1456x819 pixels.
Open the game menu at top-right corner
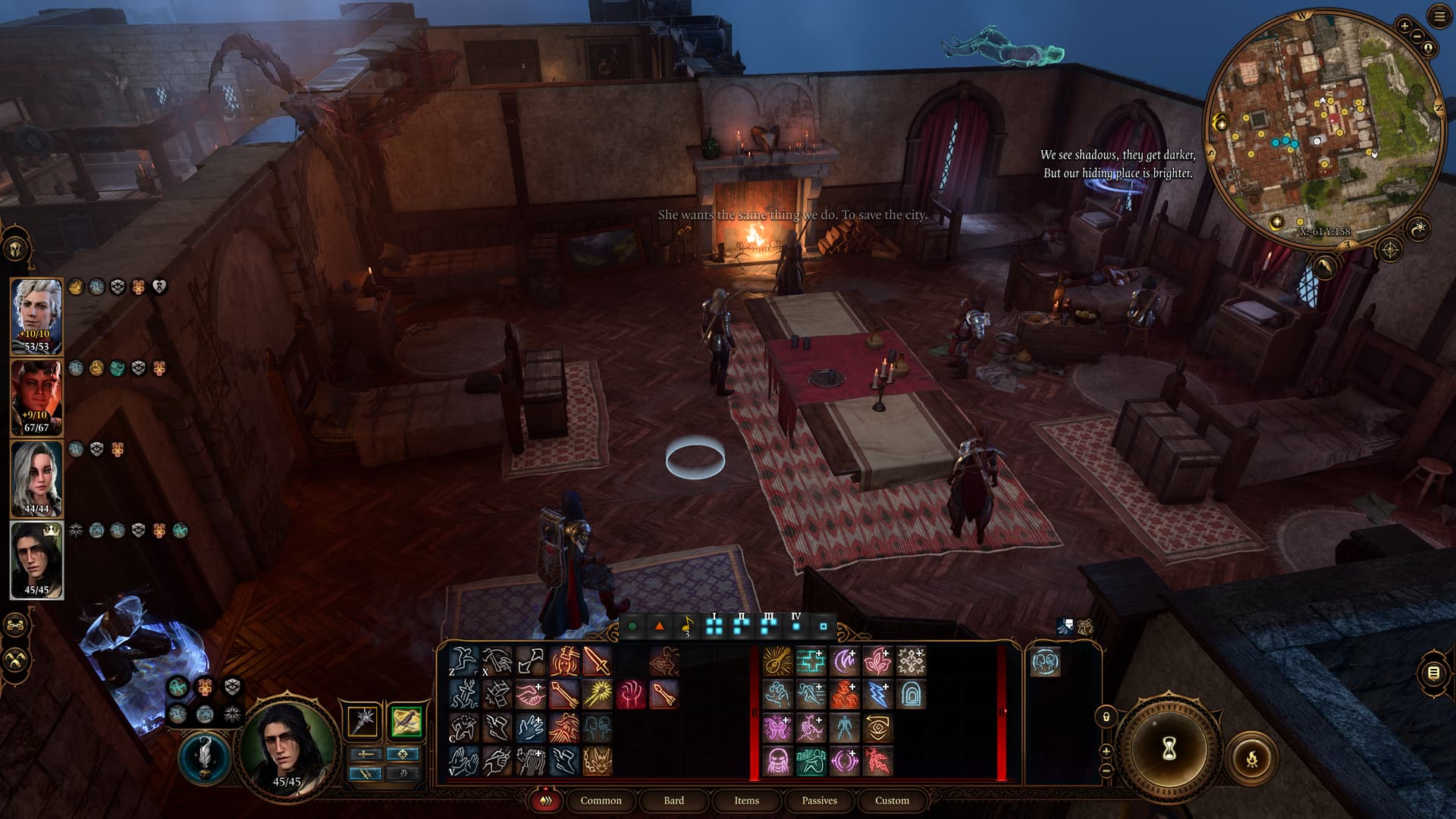[1439, 17]
